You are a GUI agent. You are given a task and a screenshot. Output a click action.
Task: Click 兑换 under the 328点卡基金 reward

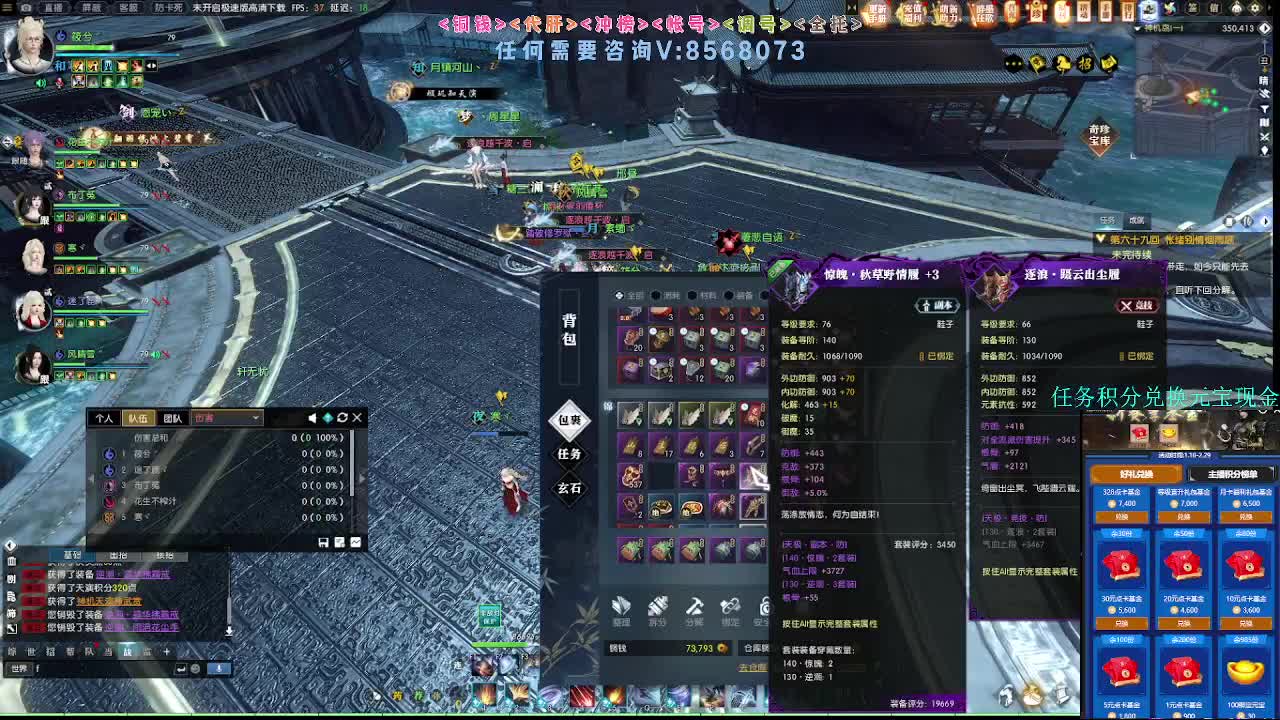point(1121,517)
